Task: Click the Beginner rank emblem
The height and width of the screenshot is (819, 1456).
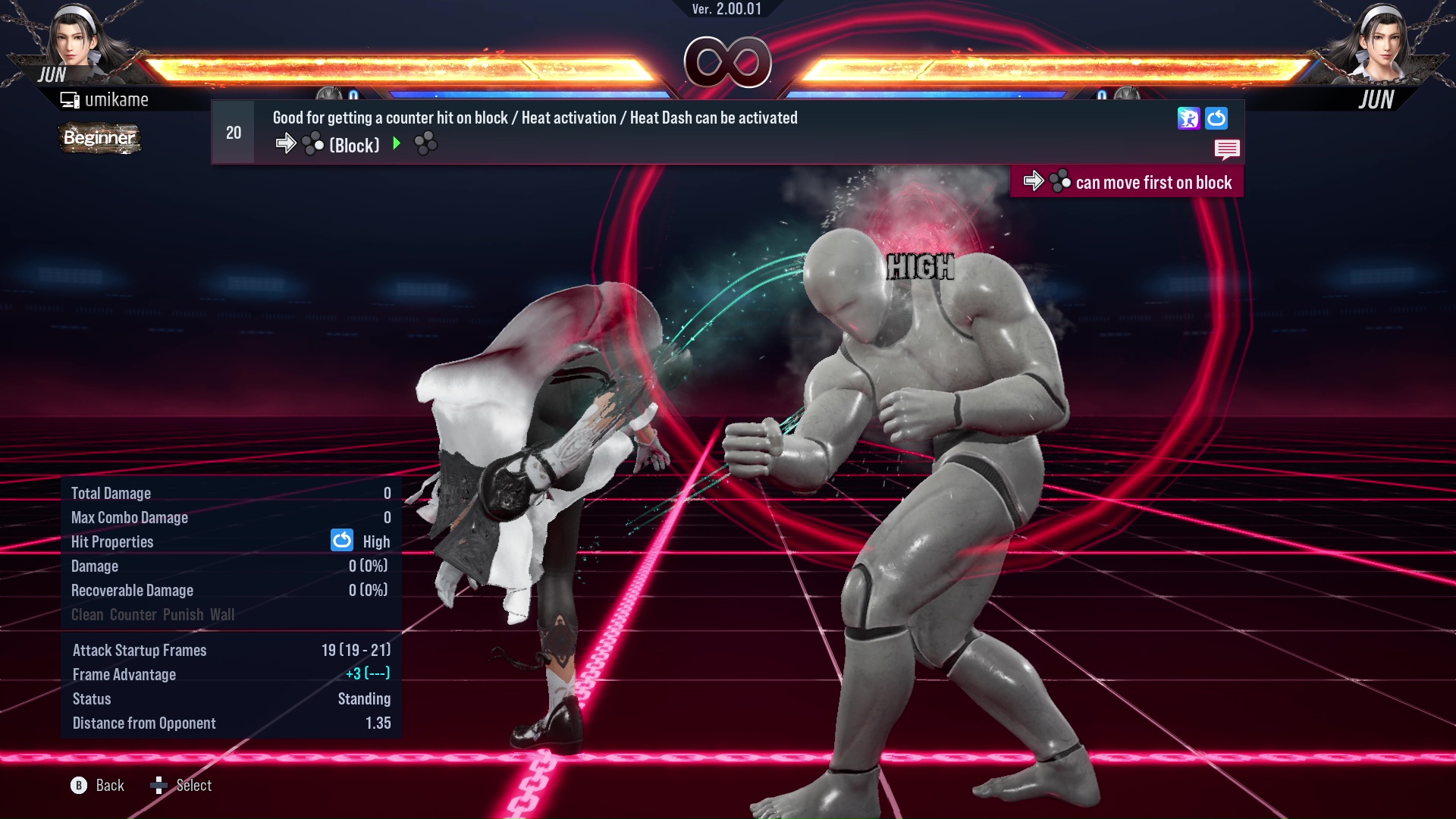Action: click(99, 138)
